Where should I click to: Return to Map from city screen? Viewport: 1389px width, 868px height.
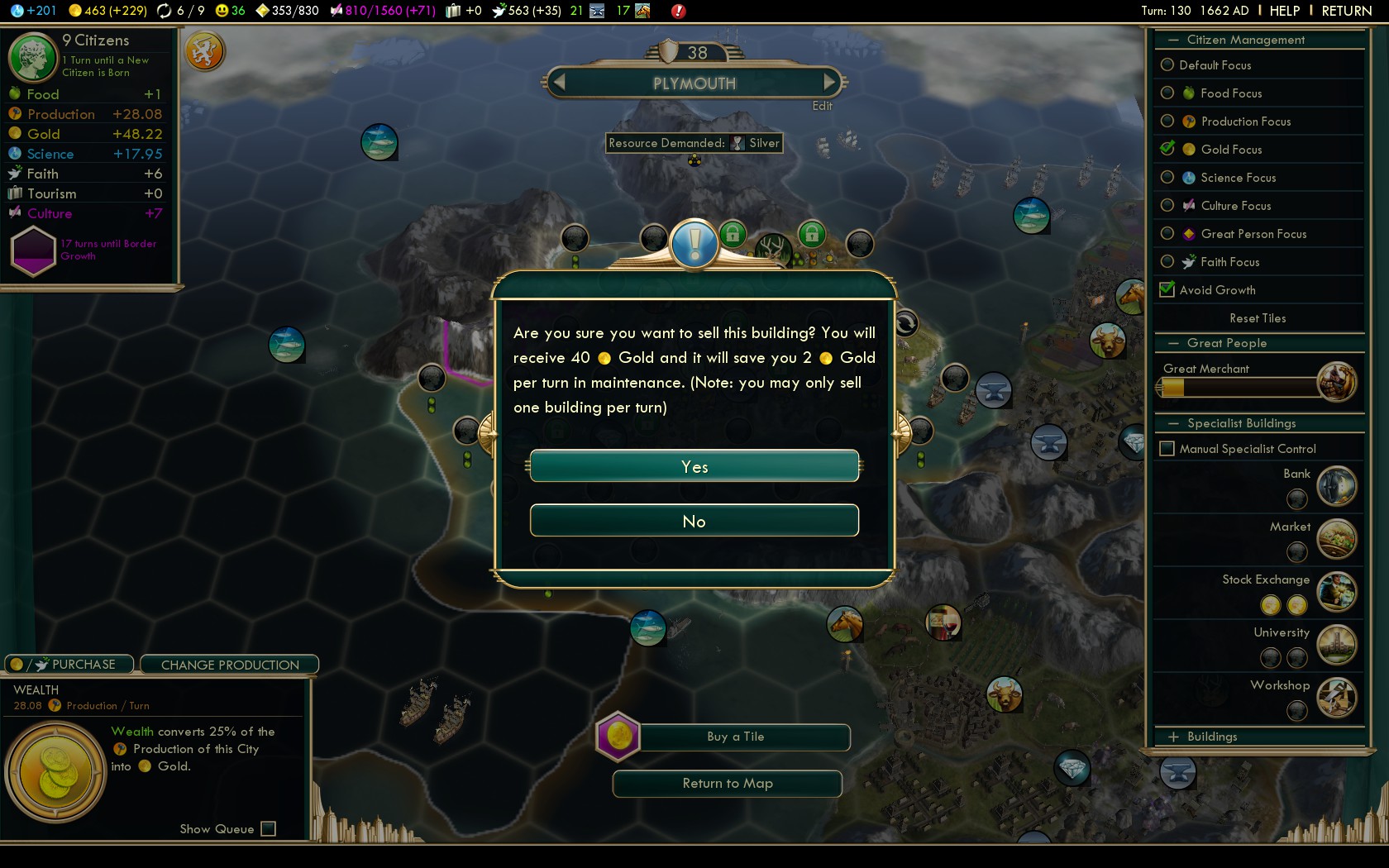[728, 784]
